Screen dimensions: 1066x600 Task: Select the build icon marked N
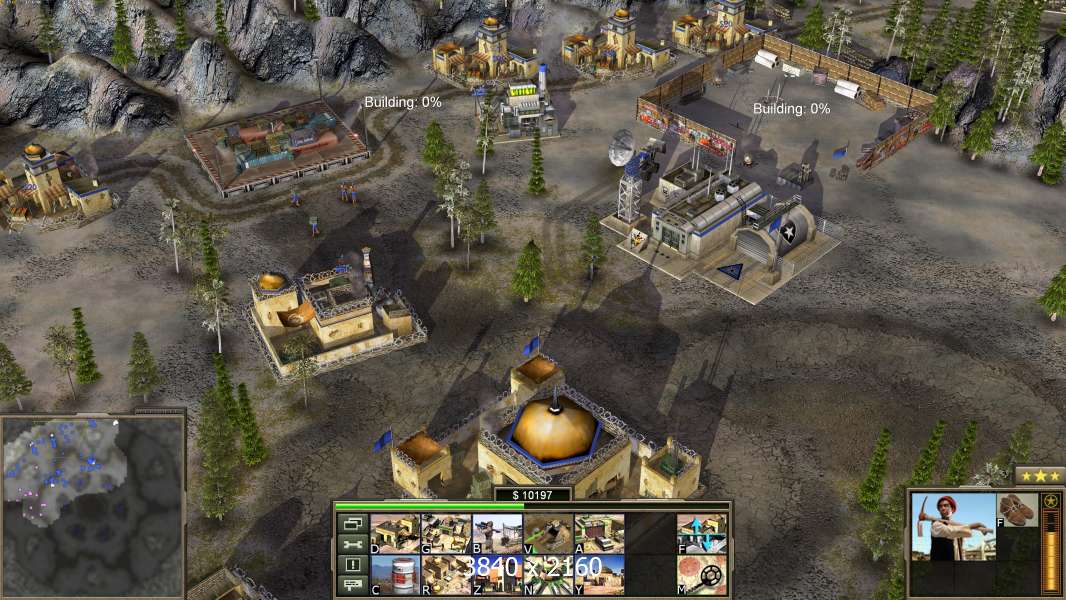tap(548, 574)
